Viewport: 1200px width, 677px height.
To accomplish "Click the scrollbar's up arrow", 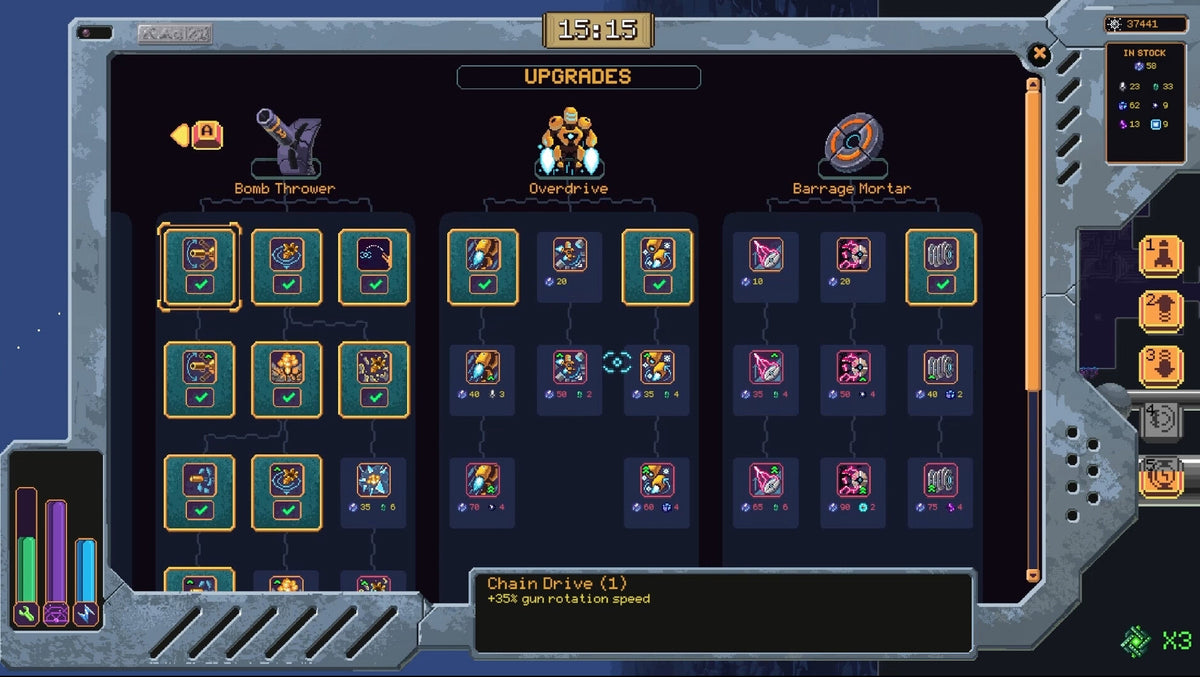I will (x=1033, y=86).
